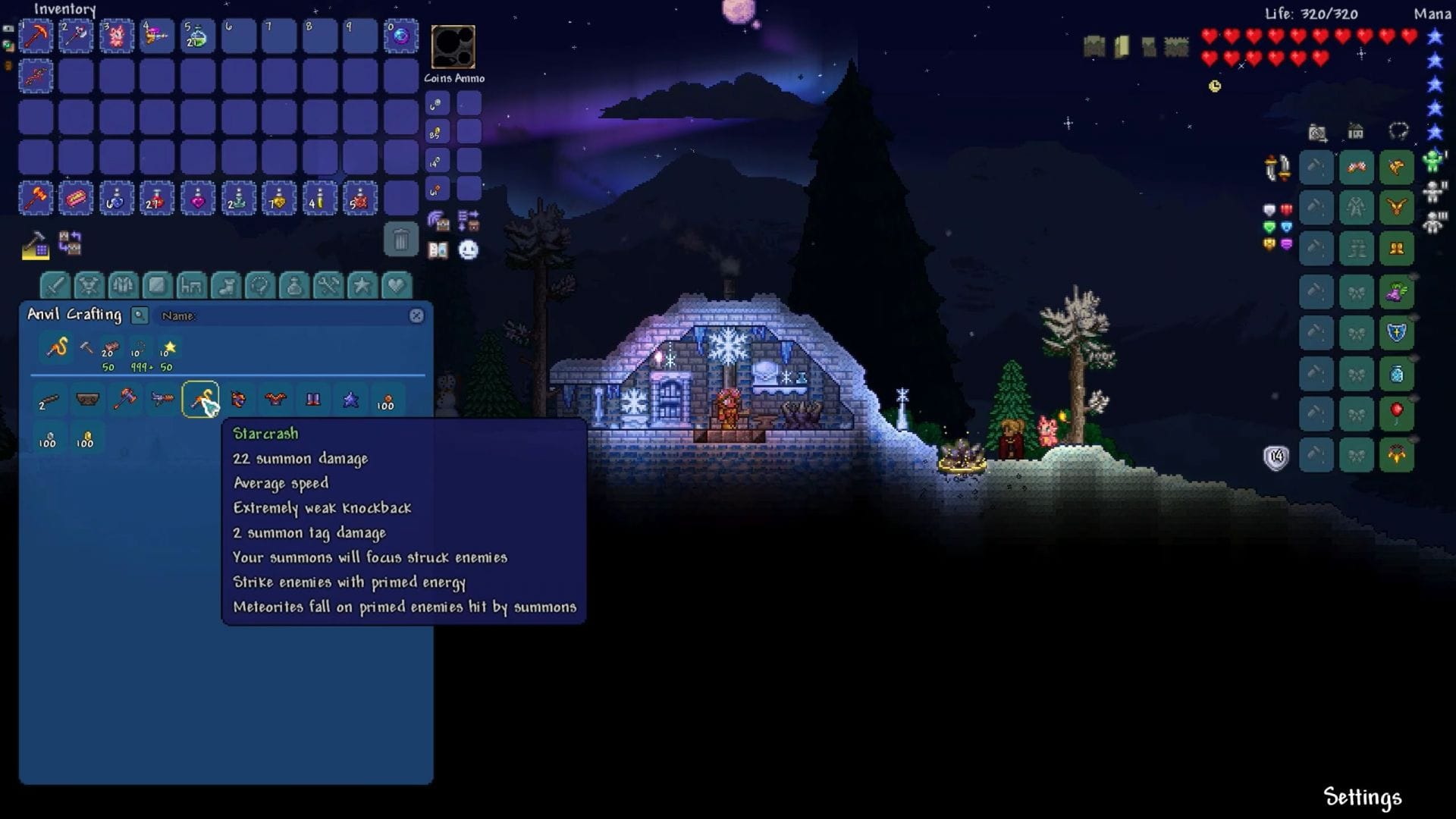Open the crafting hammer menu button
The width and height of the screenshot is (1456, 819).
click(x=35, y=245)
